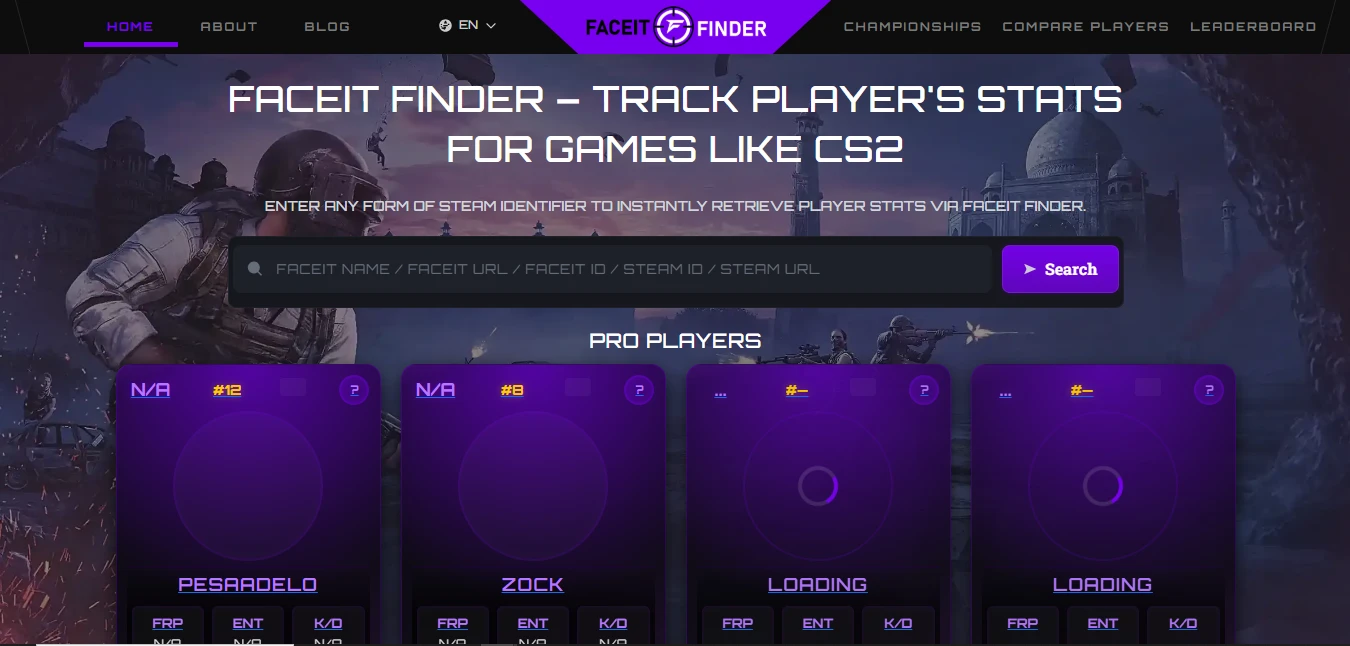Image resolution: width=1350 pixels, height=646 pixels.
Task: Select the #8 rank on Zock's card
Action: click(512, 390)
